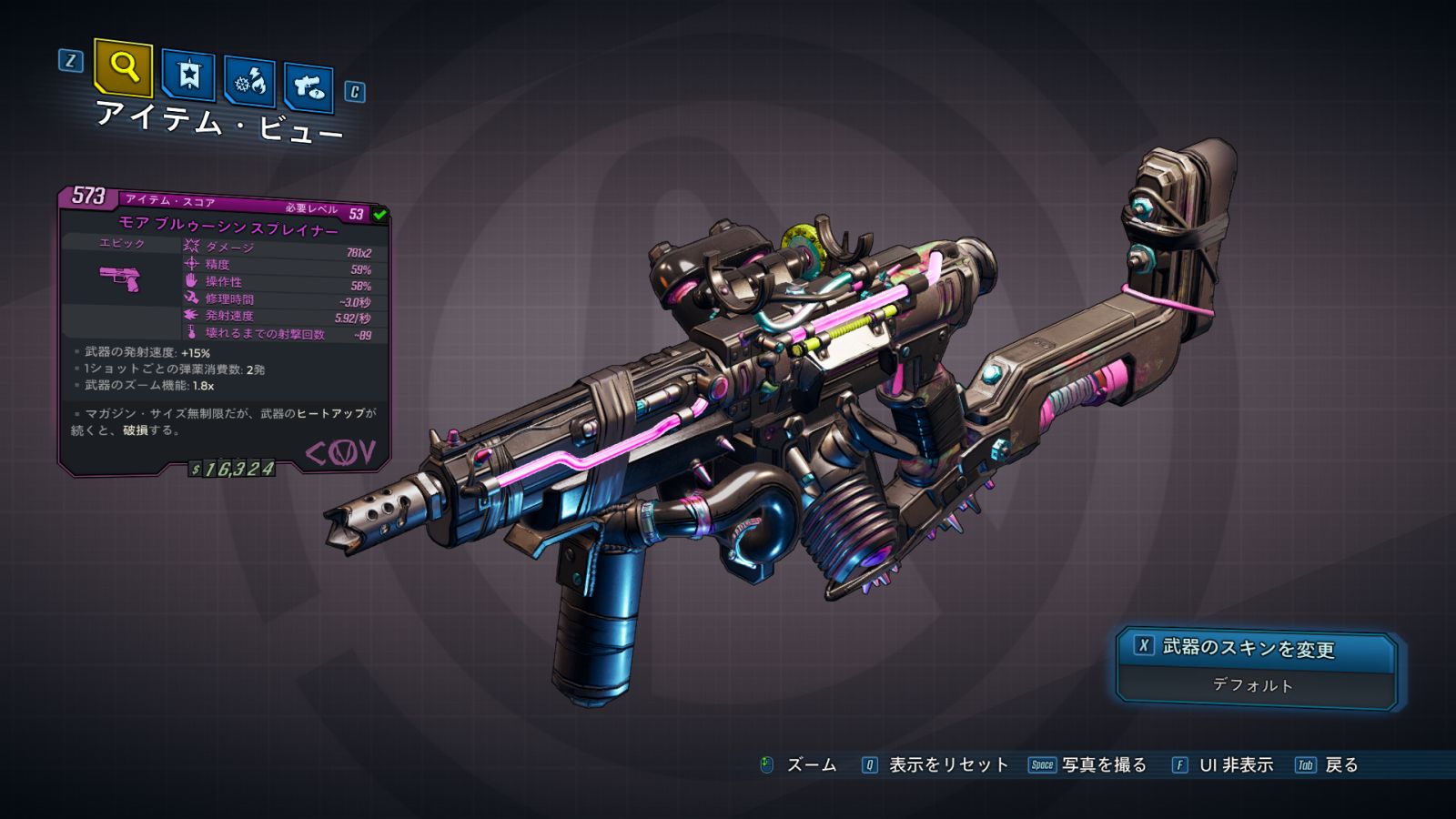Image resolution: width=1456 pixels, height=819 pixels.
Task: Choose the デフォルト skin entry
Action: 1253,685
